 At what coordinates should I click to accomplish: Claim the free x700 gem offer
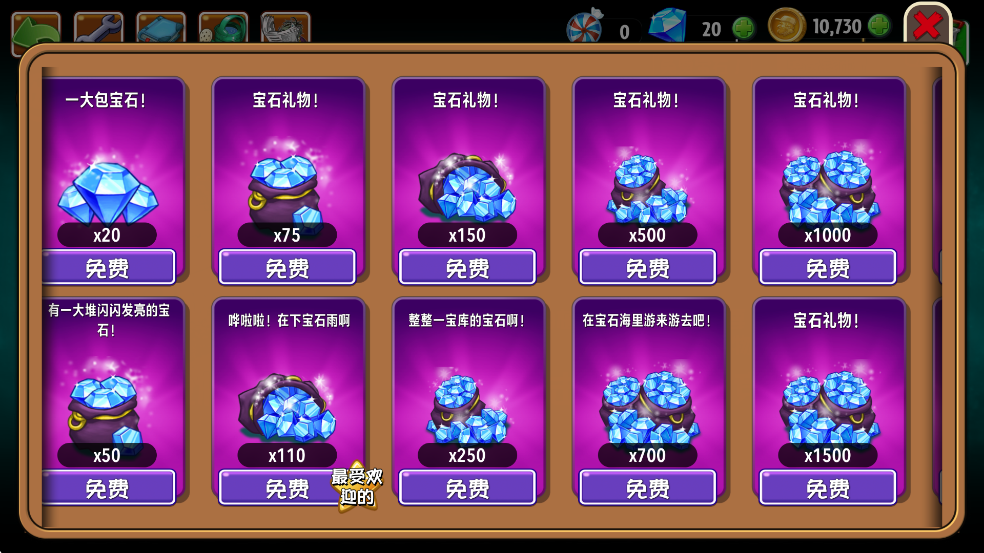[647, 488]
